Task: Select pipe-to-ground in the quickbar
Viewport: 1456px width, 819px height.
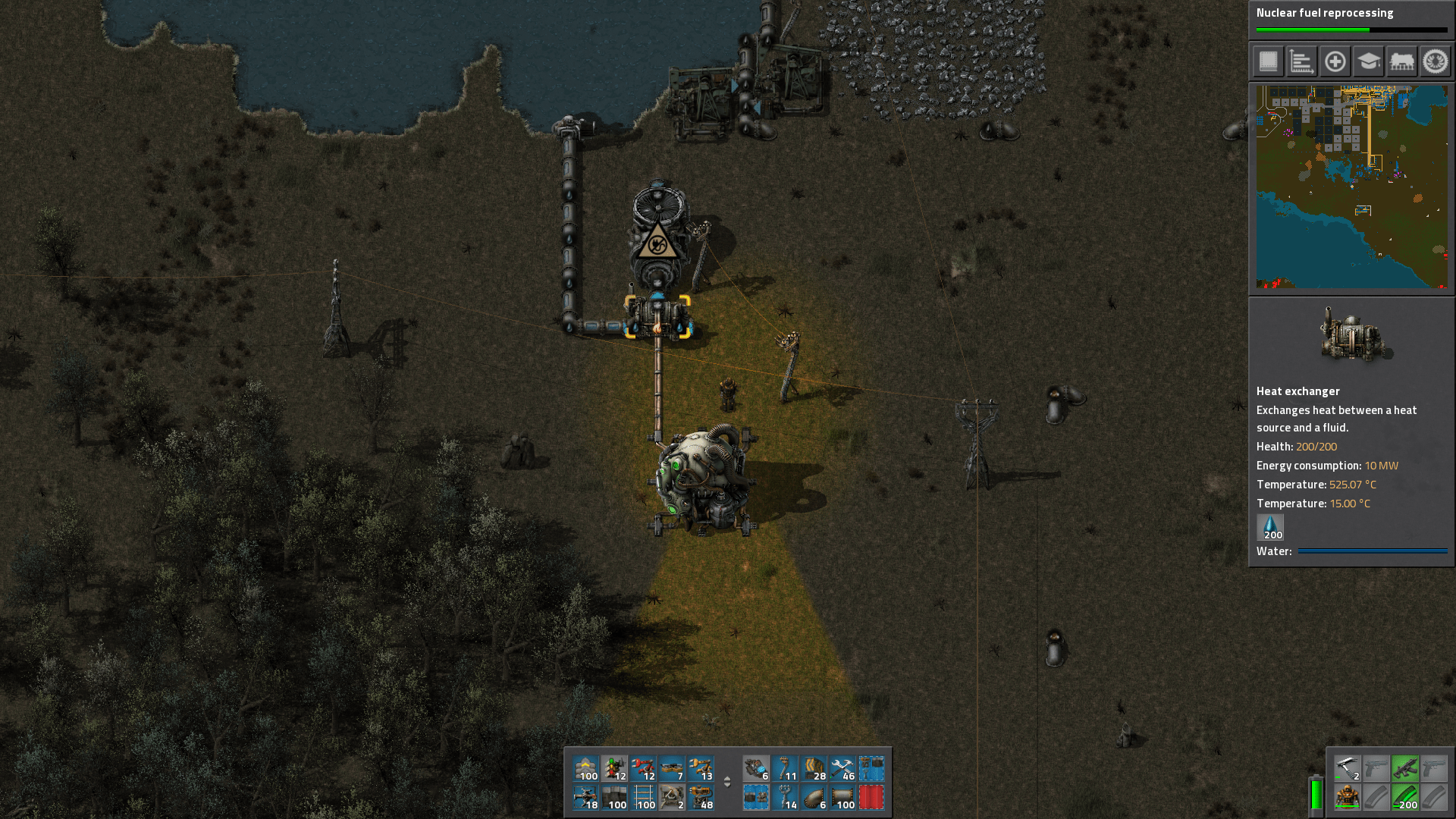Action: pyautogui.click(x=812, y=797)
